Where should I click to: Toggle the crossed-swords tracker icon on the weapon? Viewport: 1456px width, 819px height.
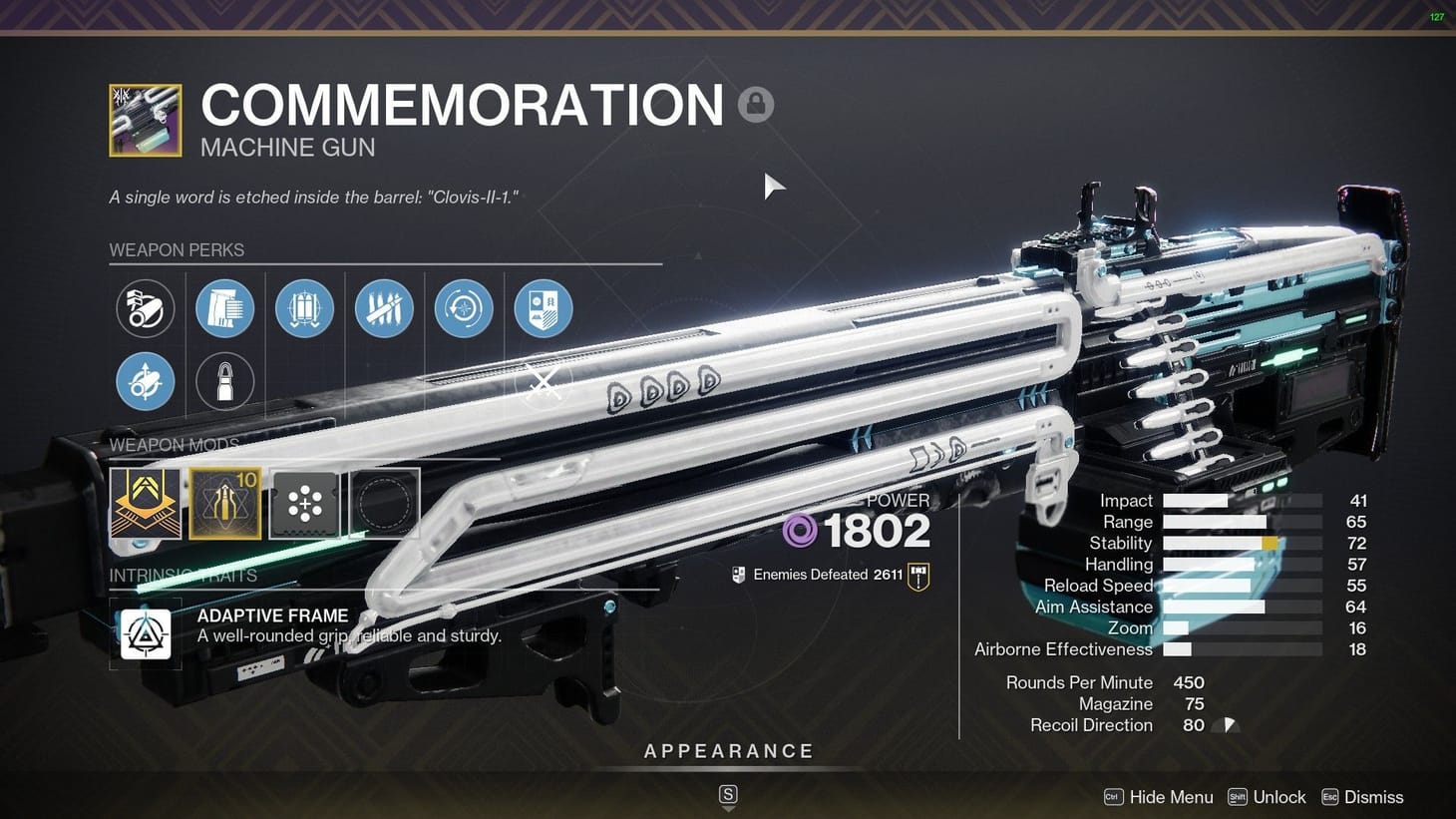coord(544,381)
